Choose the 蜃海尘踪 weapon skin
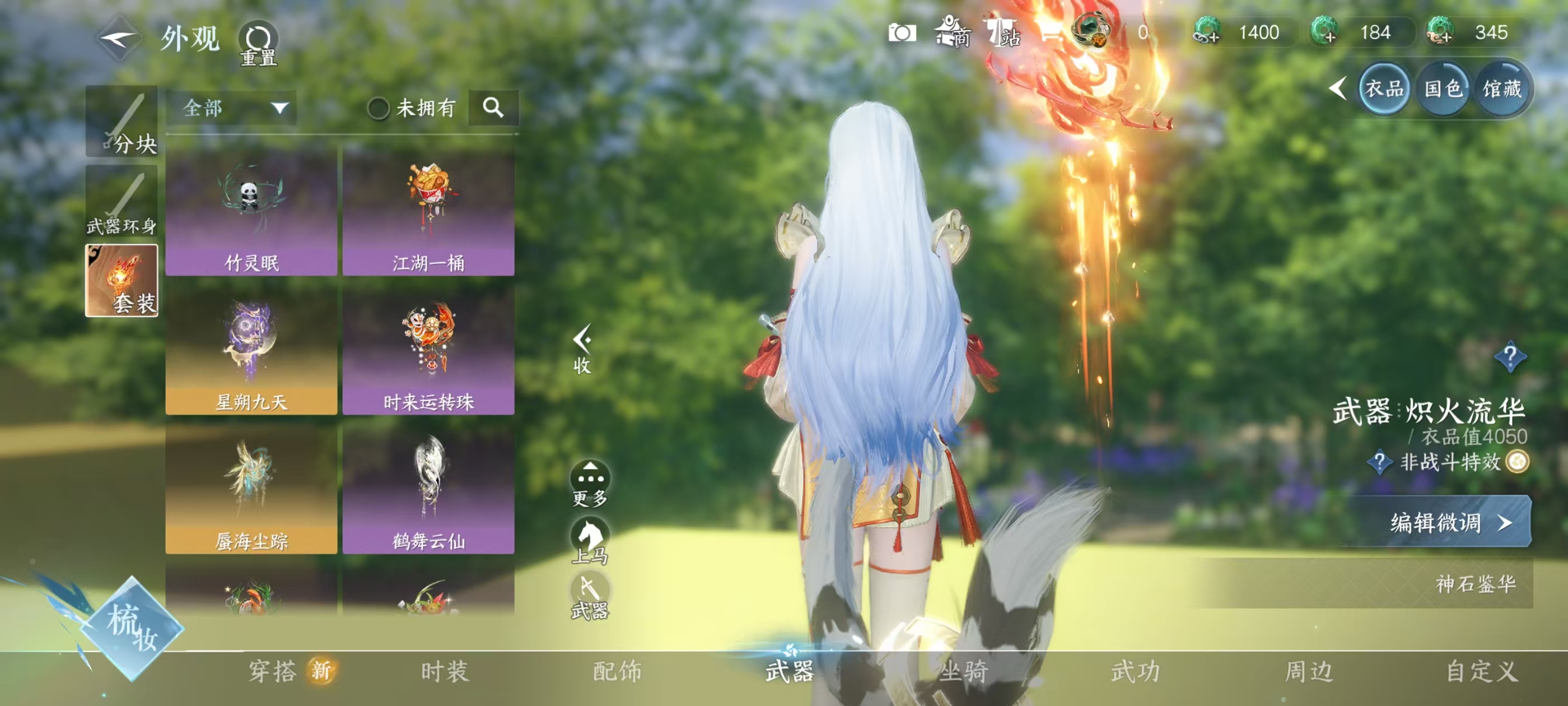Screen dimensions: 1568x706 click(251, 489)
